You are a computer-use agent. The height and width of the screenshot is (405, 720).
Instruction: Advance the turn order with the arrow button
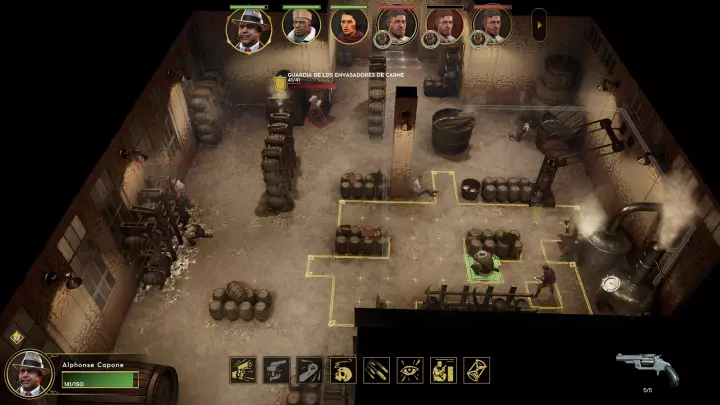tap(539, 24)
